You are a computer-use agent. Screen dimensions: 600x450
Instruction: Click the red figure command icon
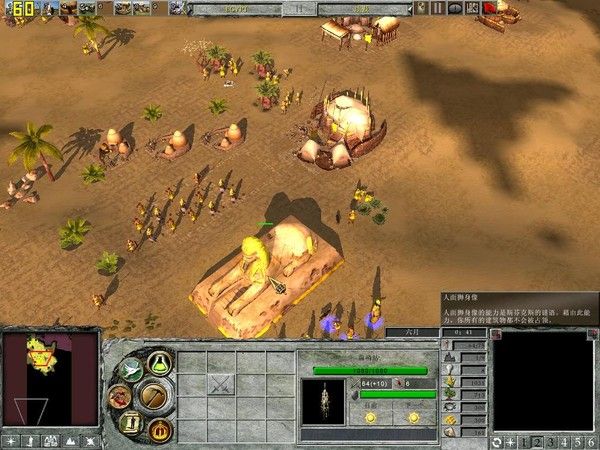click(119, 397)
